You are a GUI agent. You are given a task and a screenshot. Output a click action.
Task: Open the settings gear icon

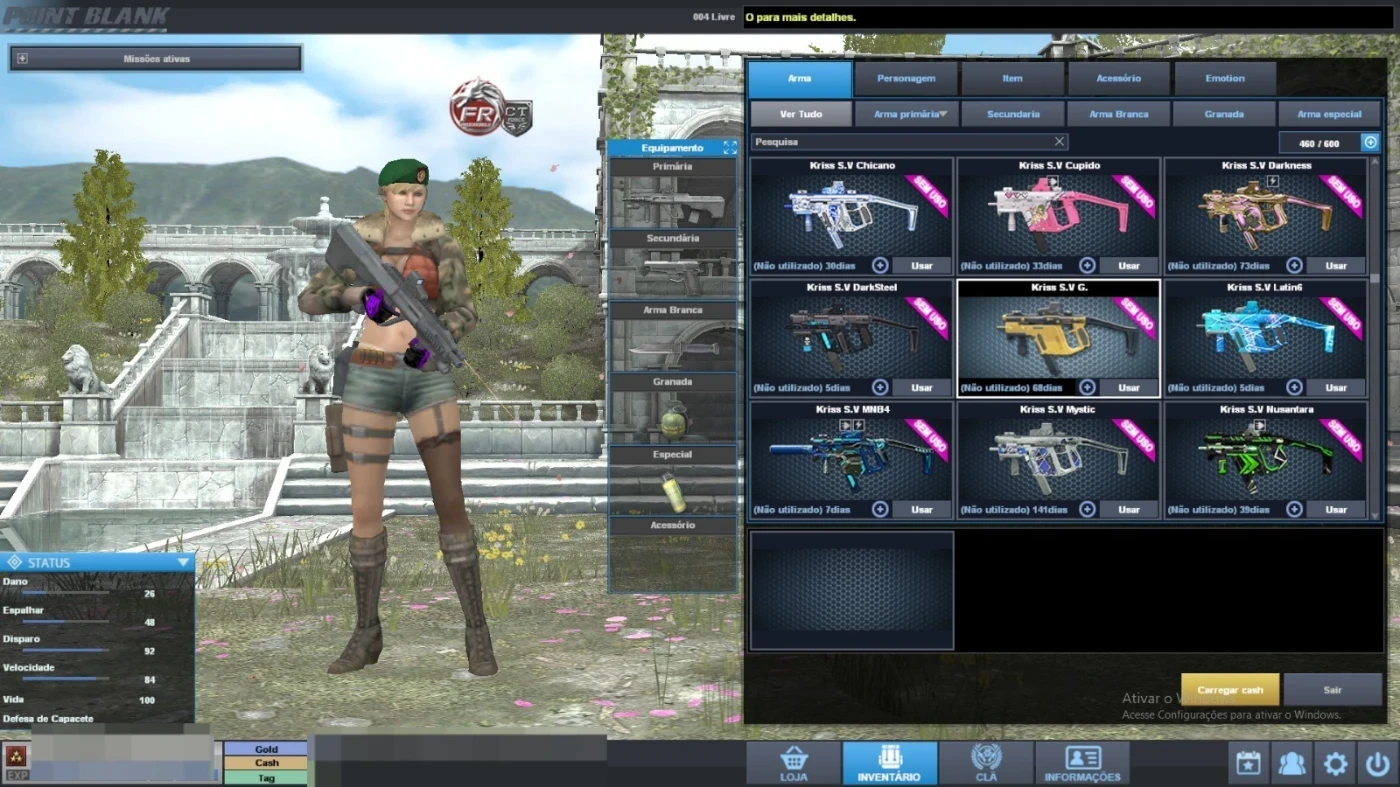tap(1336, 763)
